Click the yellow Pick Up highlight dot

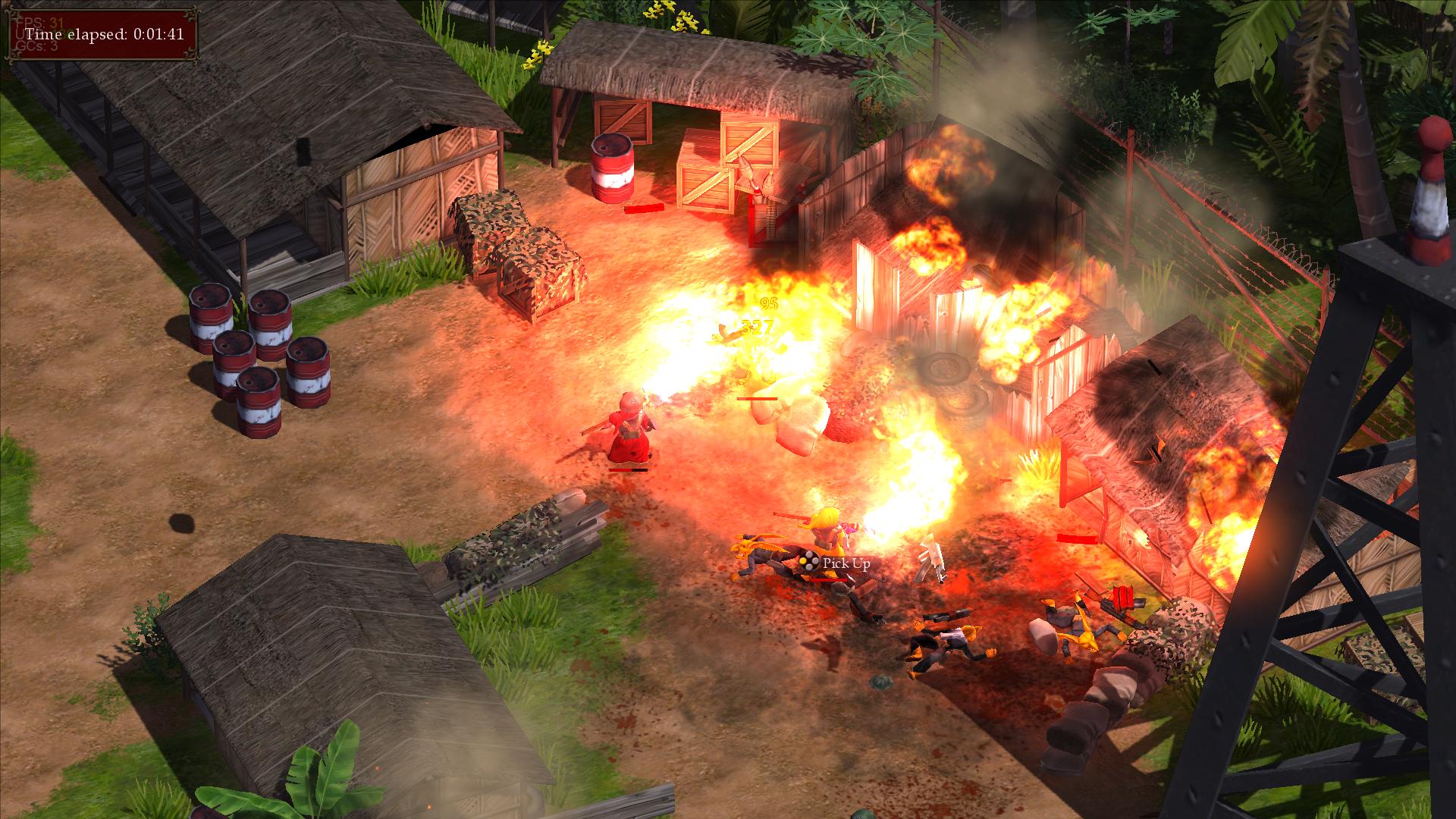803,561
